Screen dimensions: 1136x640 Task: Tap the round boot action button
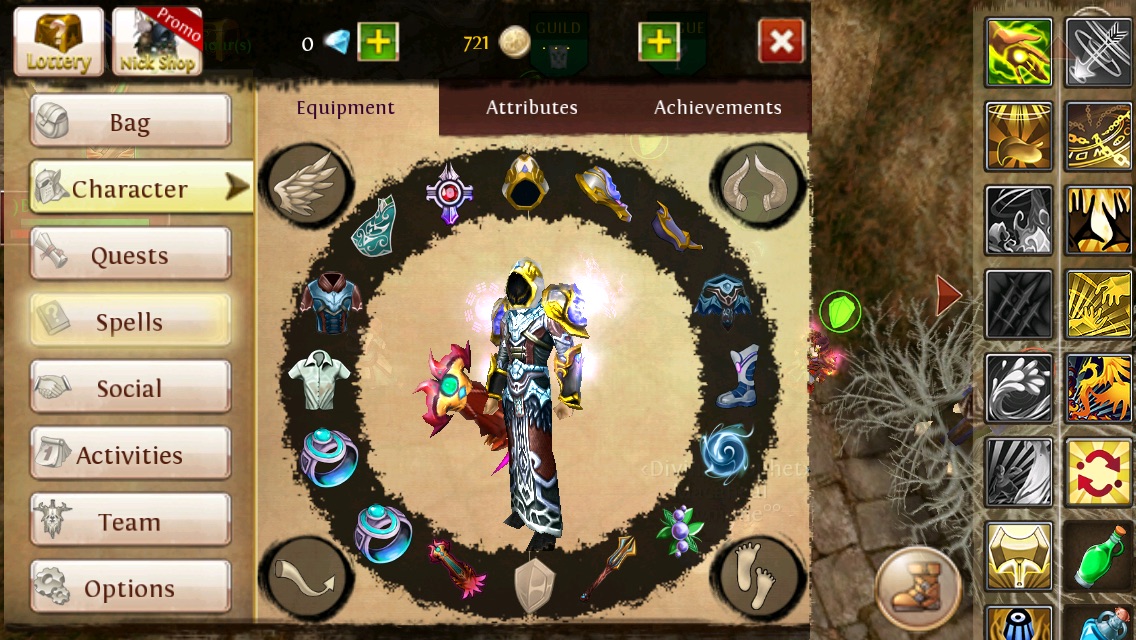coord(917,587)
